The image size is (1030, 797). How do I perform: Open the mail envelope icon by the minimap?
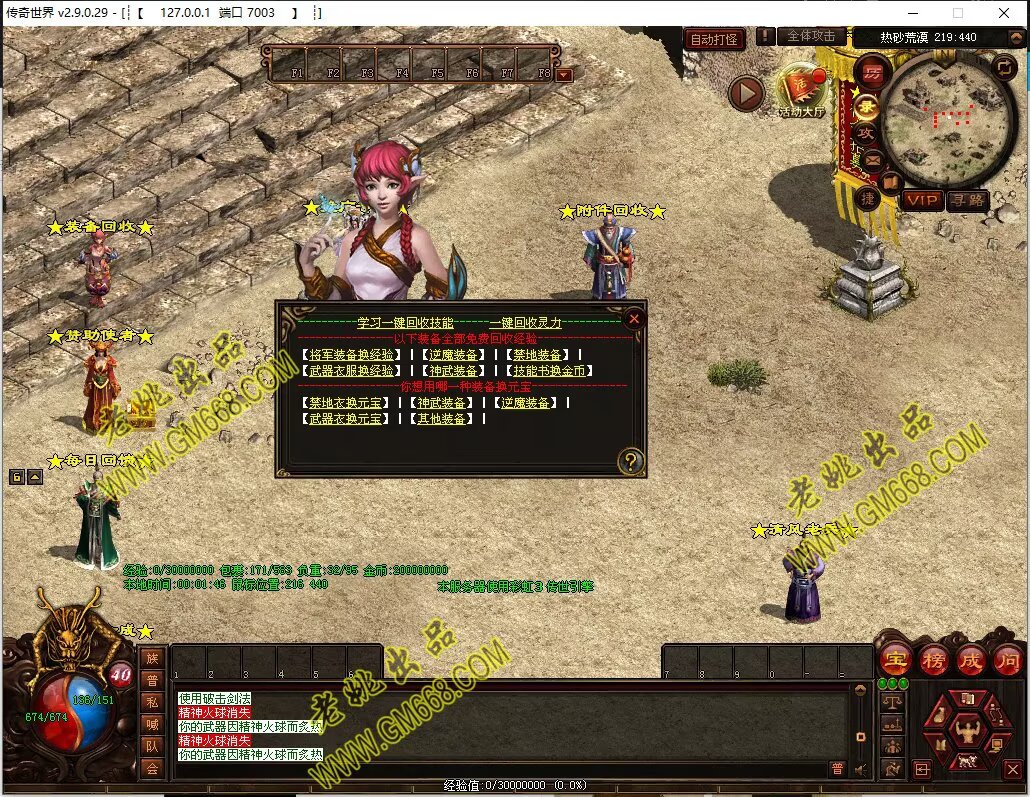[x=872, y=159]
